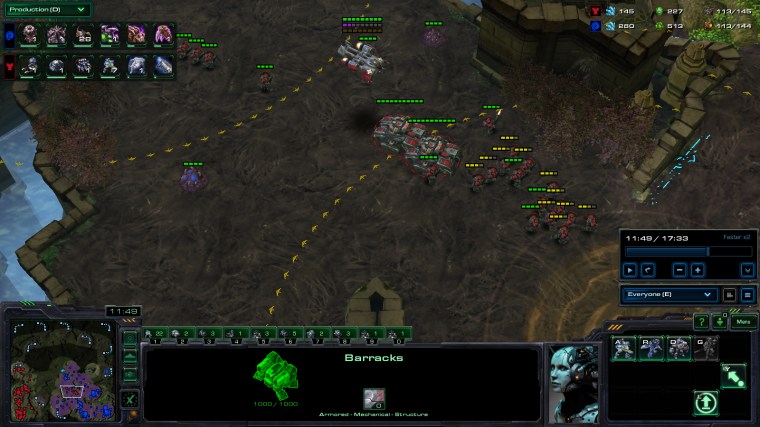The height and width of the screenshot is (427, 760).
Task: Open the Everyone (E) vision dropdown
Action: click(670, 295)
